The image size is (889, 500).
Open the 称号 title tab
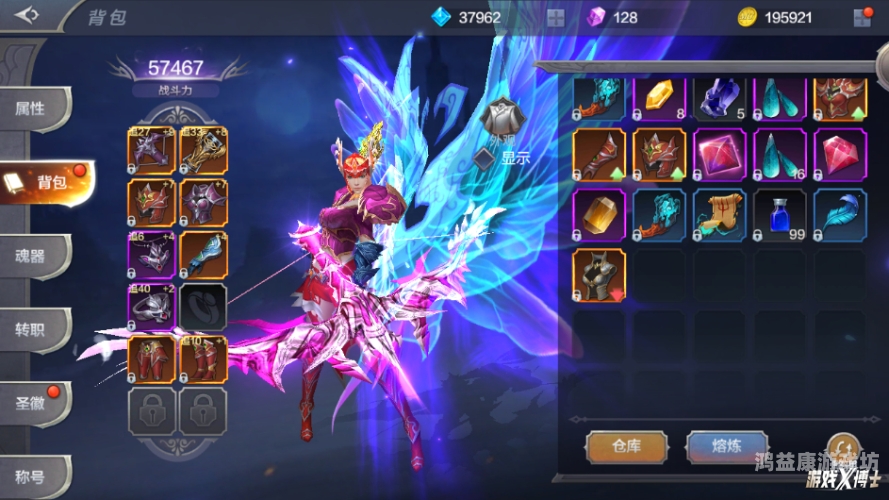(x=33, y=476)
